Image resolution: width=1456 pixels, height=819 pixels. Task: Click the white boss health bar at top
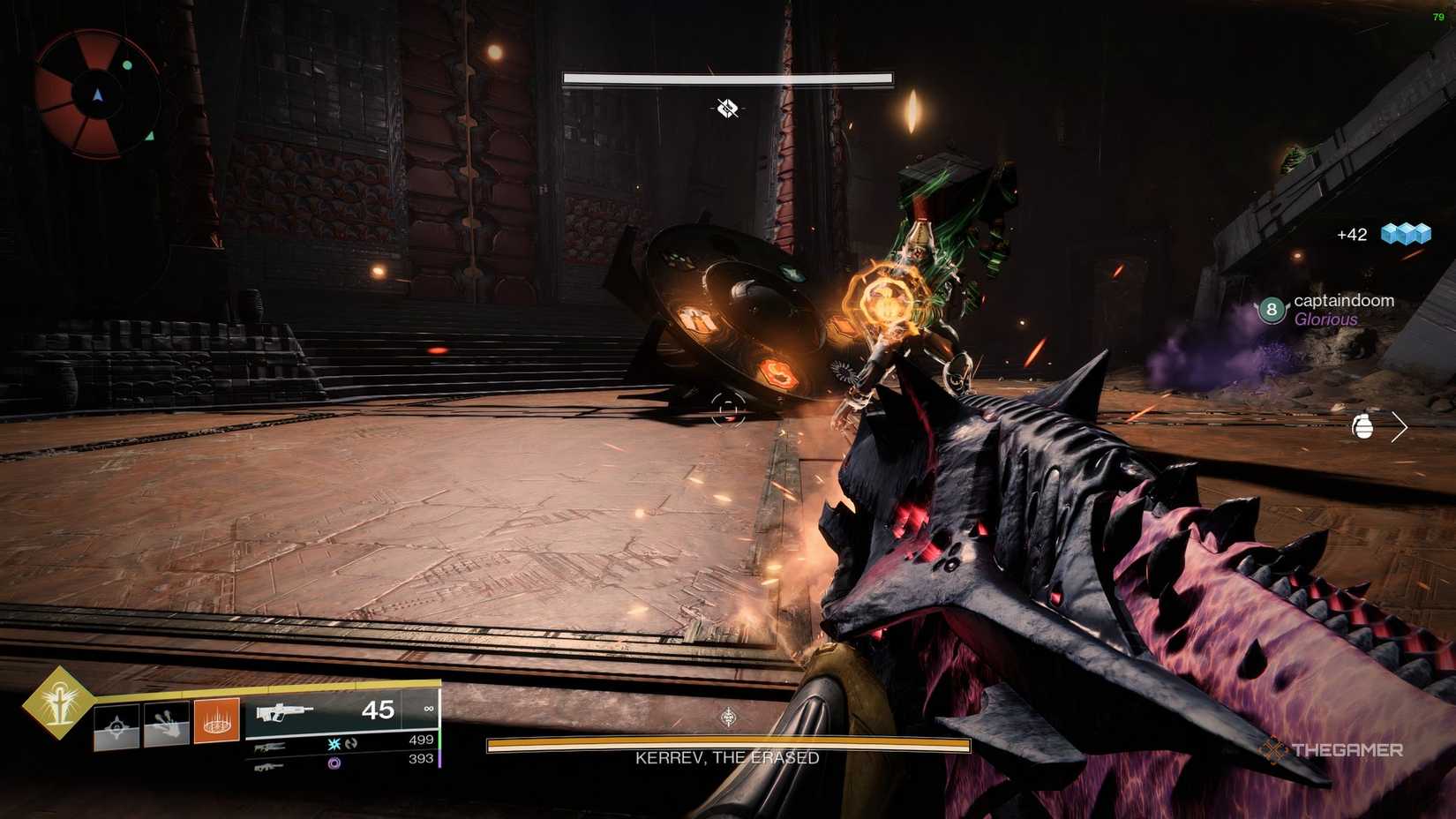725,78
